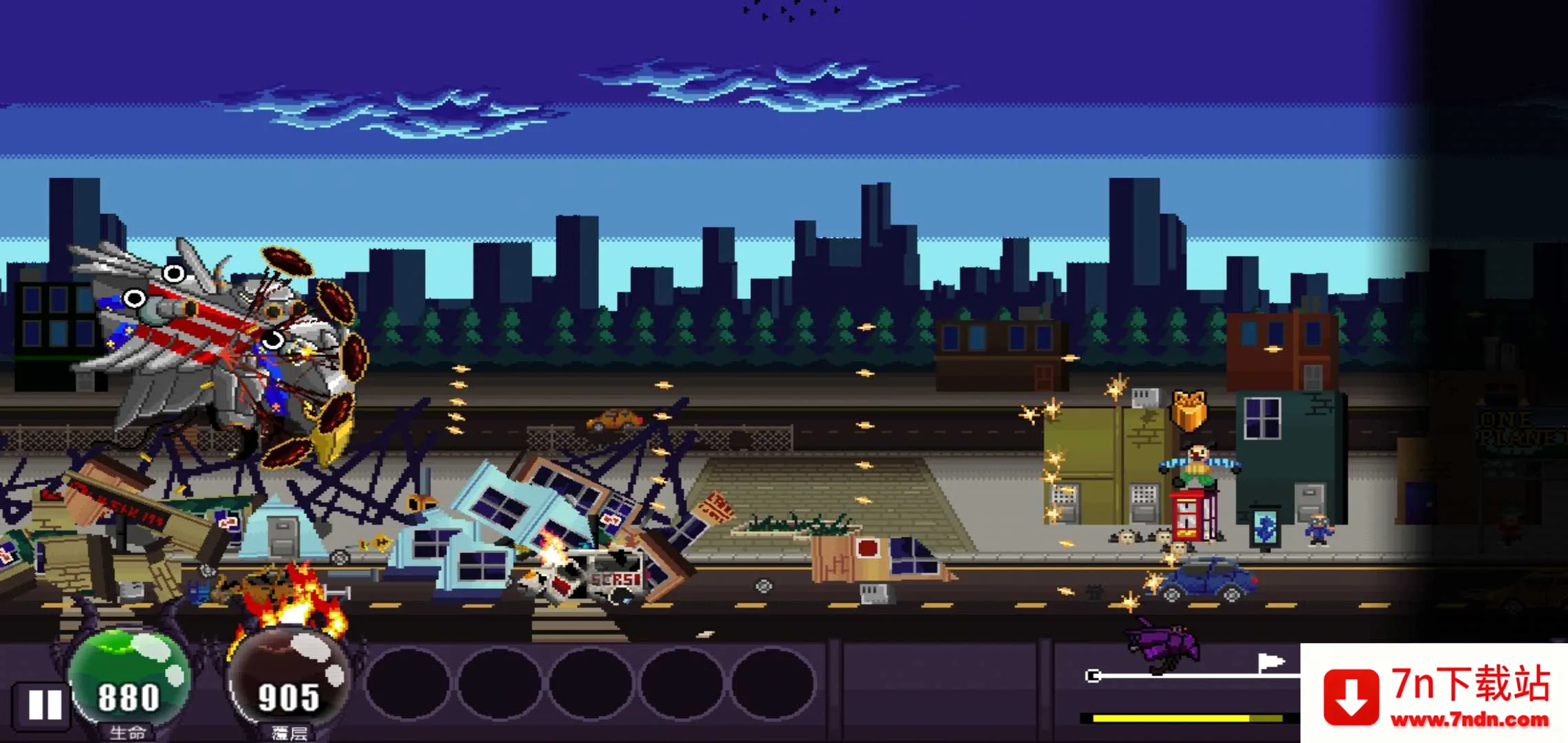Pause the game

pos(44,704)
